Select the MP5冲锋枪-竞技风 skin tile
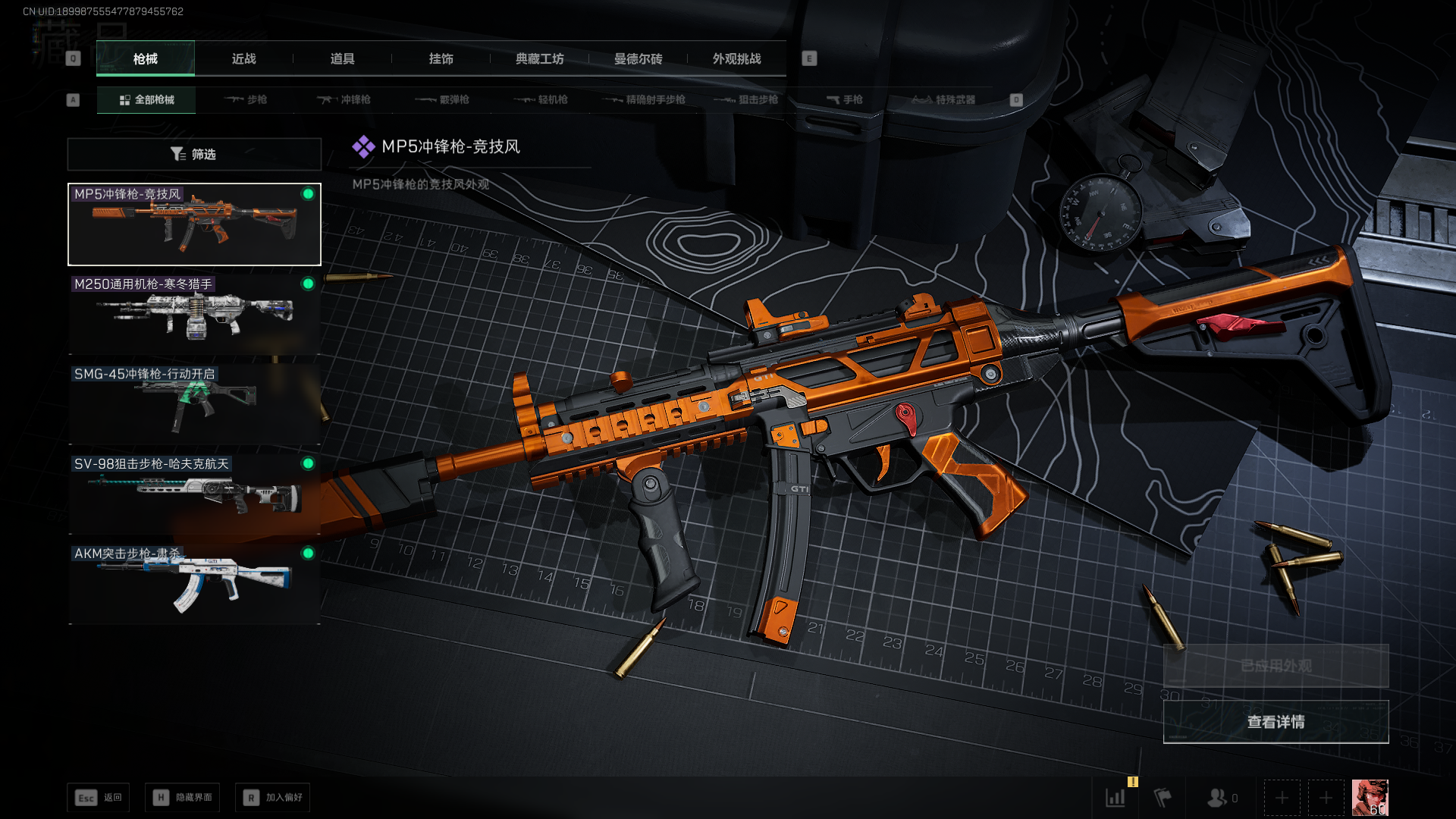The image size is (1456, 819). click(x=194, y=224)
